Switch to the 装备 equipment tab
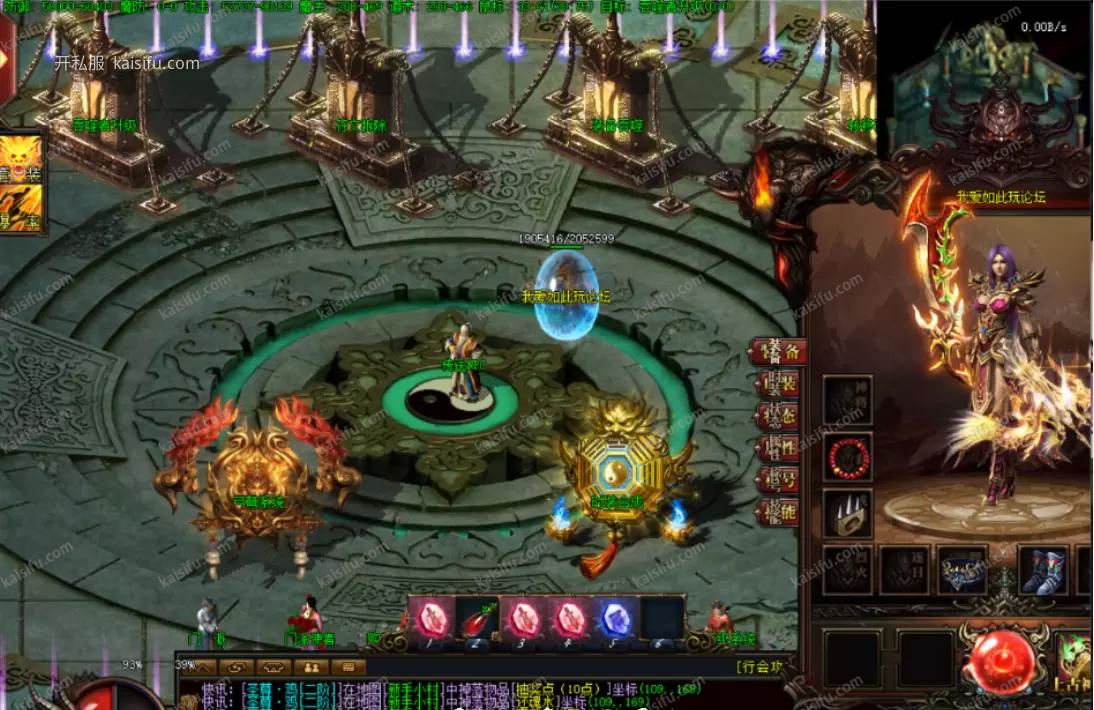The height and width of the screenshot is (710, 1094). (x=778, y=352)
